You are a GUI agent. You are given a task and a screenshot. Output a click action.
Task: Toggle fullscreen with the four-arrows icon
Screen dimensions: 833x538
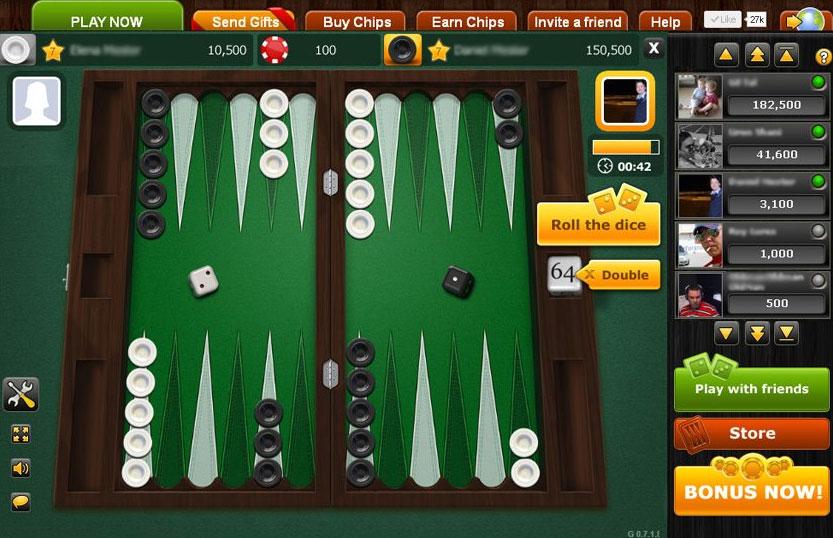click(x=20, y=434)
